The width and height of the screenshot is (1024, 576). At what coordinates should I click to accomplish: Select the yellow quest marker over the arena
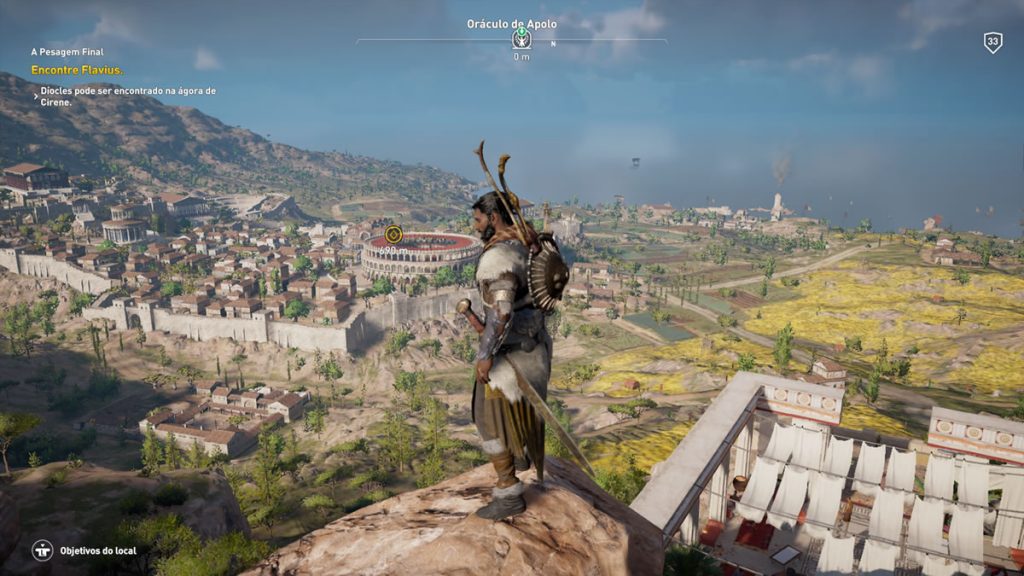[393, 234]
